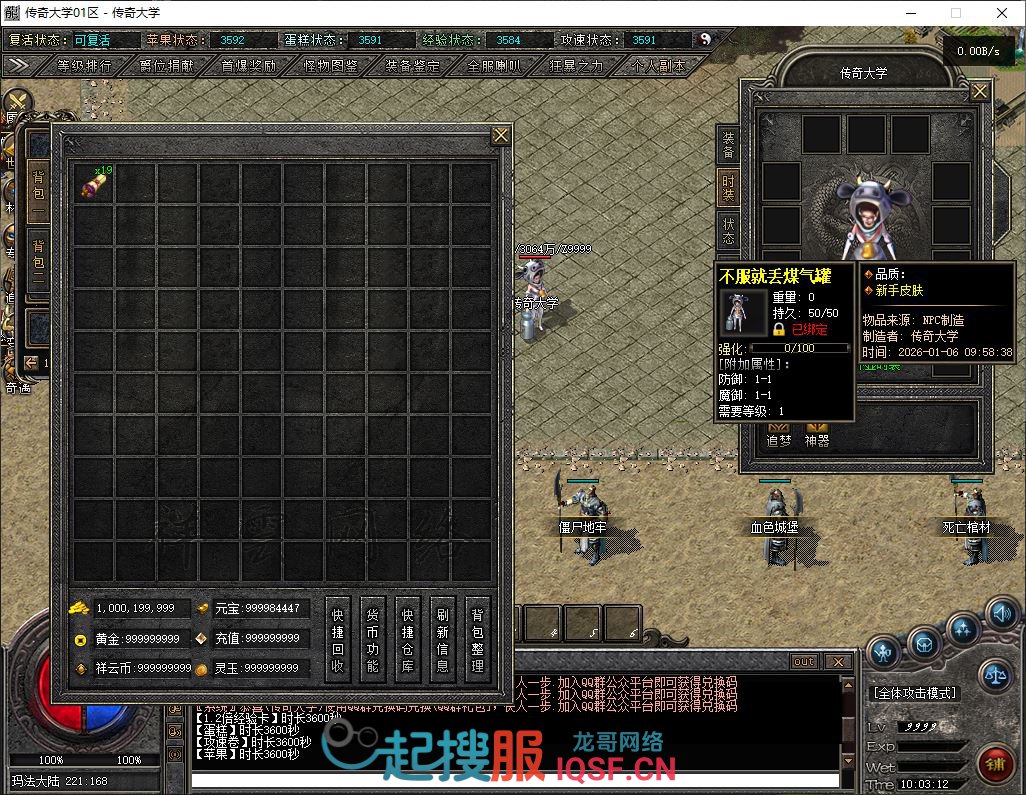Open the 首爆奖励 first-drop rewards
The image size is (1026, 795).
[x=248, y=66]
